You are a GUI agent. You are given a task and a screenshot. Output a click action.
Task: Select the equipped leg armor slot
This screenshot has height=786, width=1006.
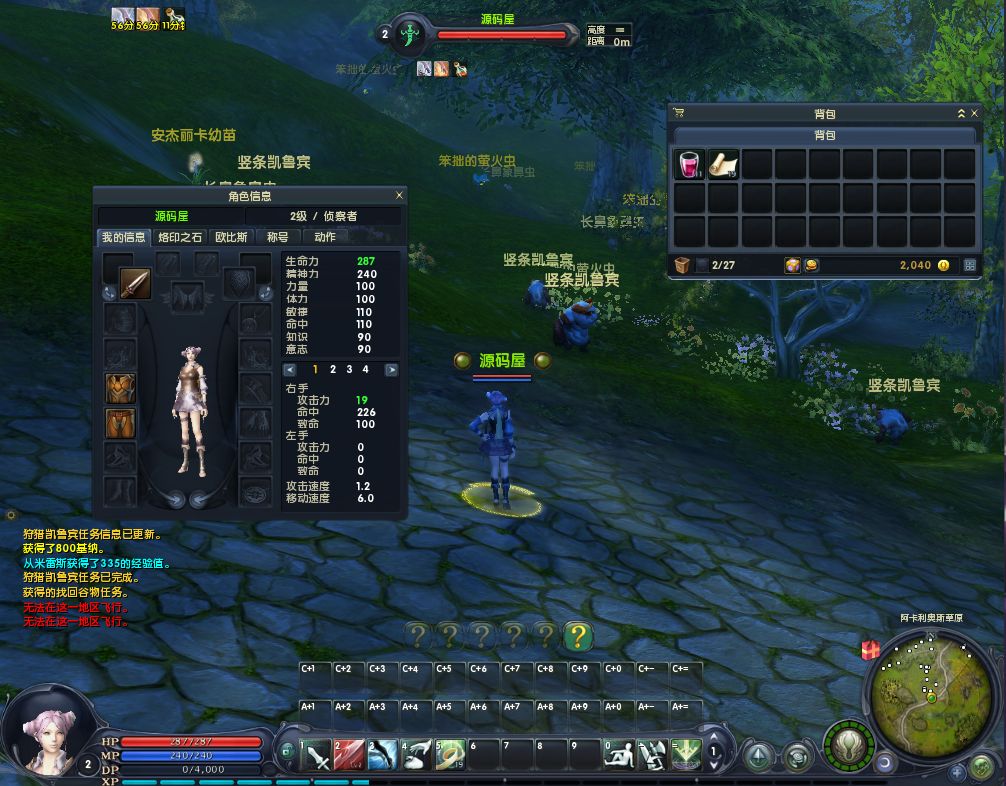tap(121, 424)
